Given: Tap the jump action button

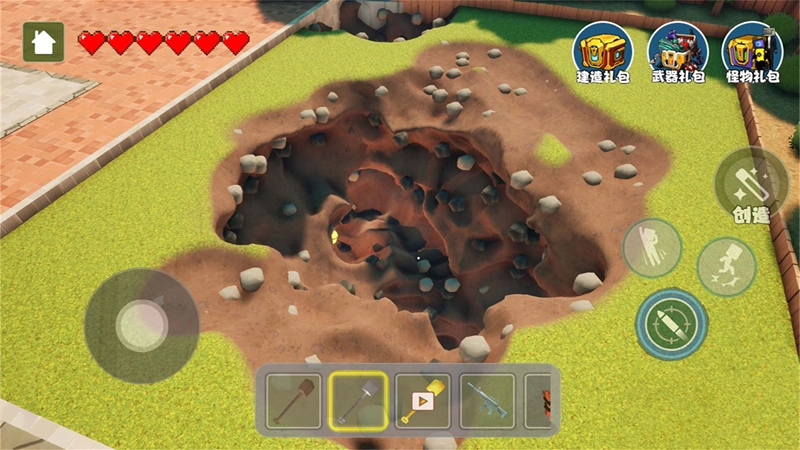Looking at the screenshot, I should pos(652,247).
